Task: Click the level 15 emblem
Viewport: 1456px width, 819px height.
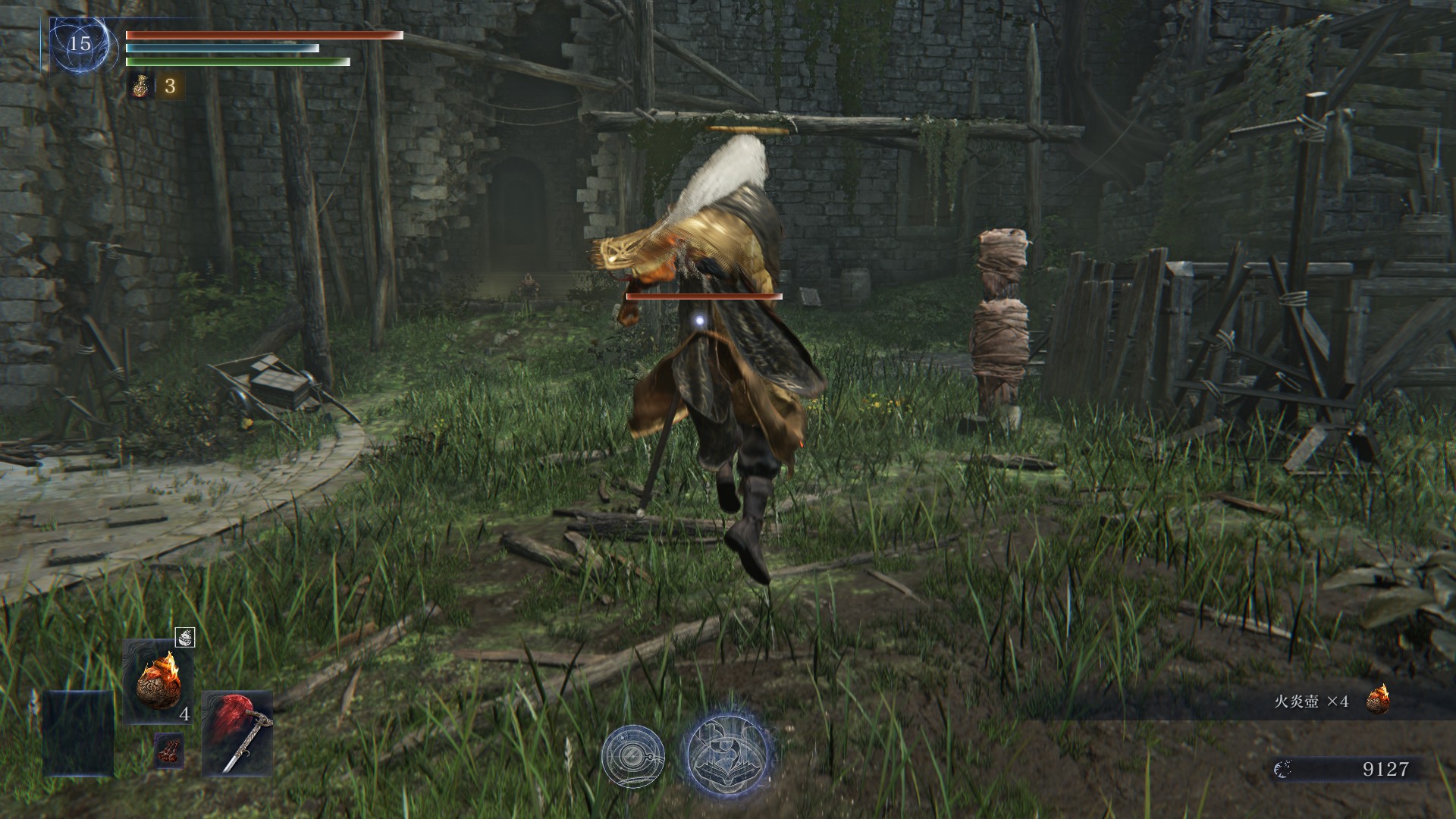Action: coord(80,44)
